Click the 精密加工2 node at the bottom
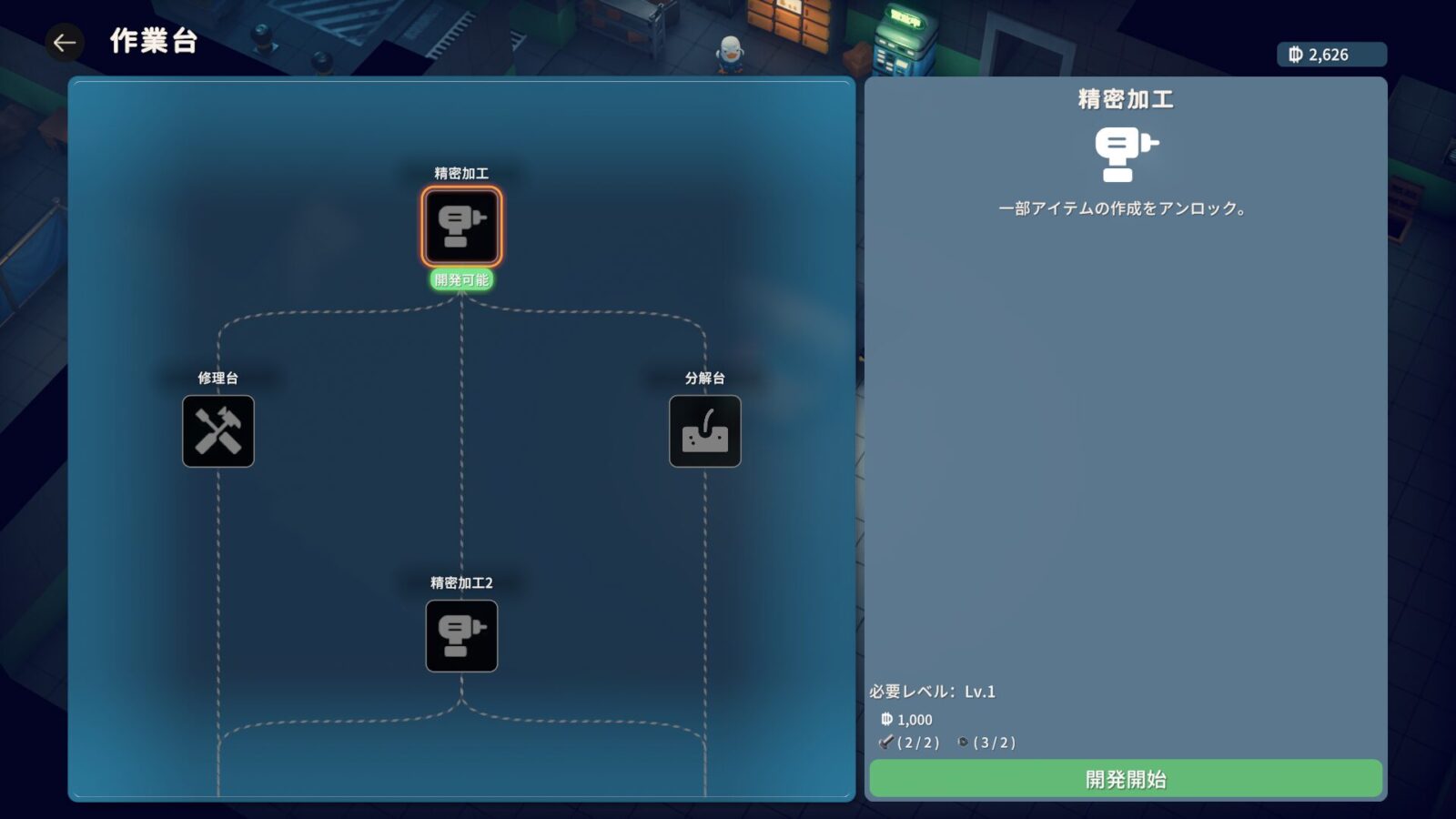The height and width of the screenshot is (819, 1456). pyautogui.click(x=461, y=636)
